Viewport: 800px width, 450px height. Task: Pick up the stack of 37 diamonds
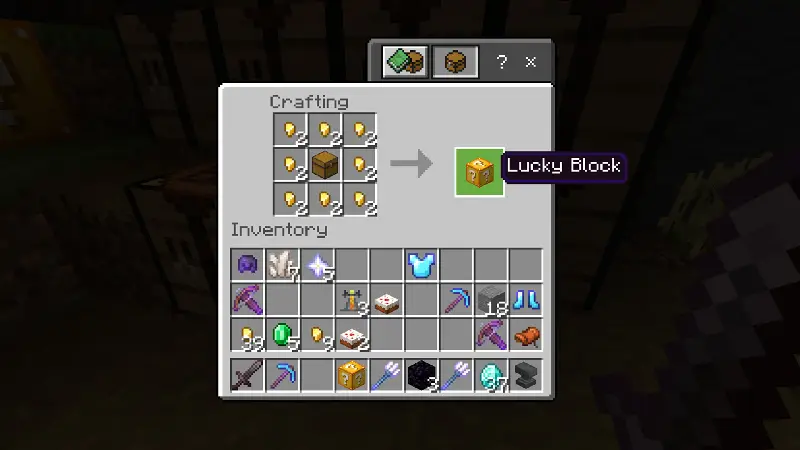(490, 375)
